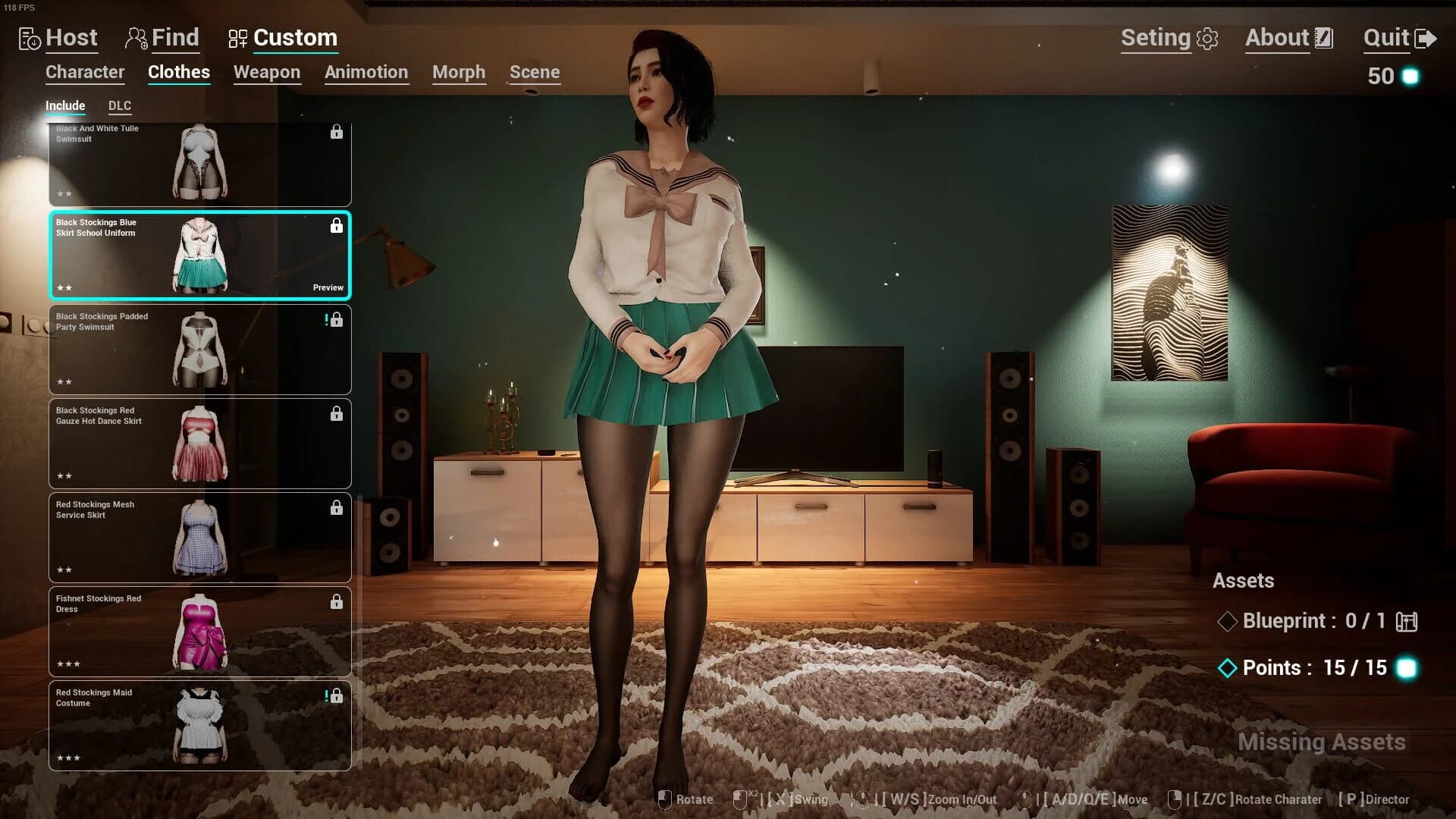Click the Points diamond icon
The image size is (1456, 819).
click(x=1229, y=669)
